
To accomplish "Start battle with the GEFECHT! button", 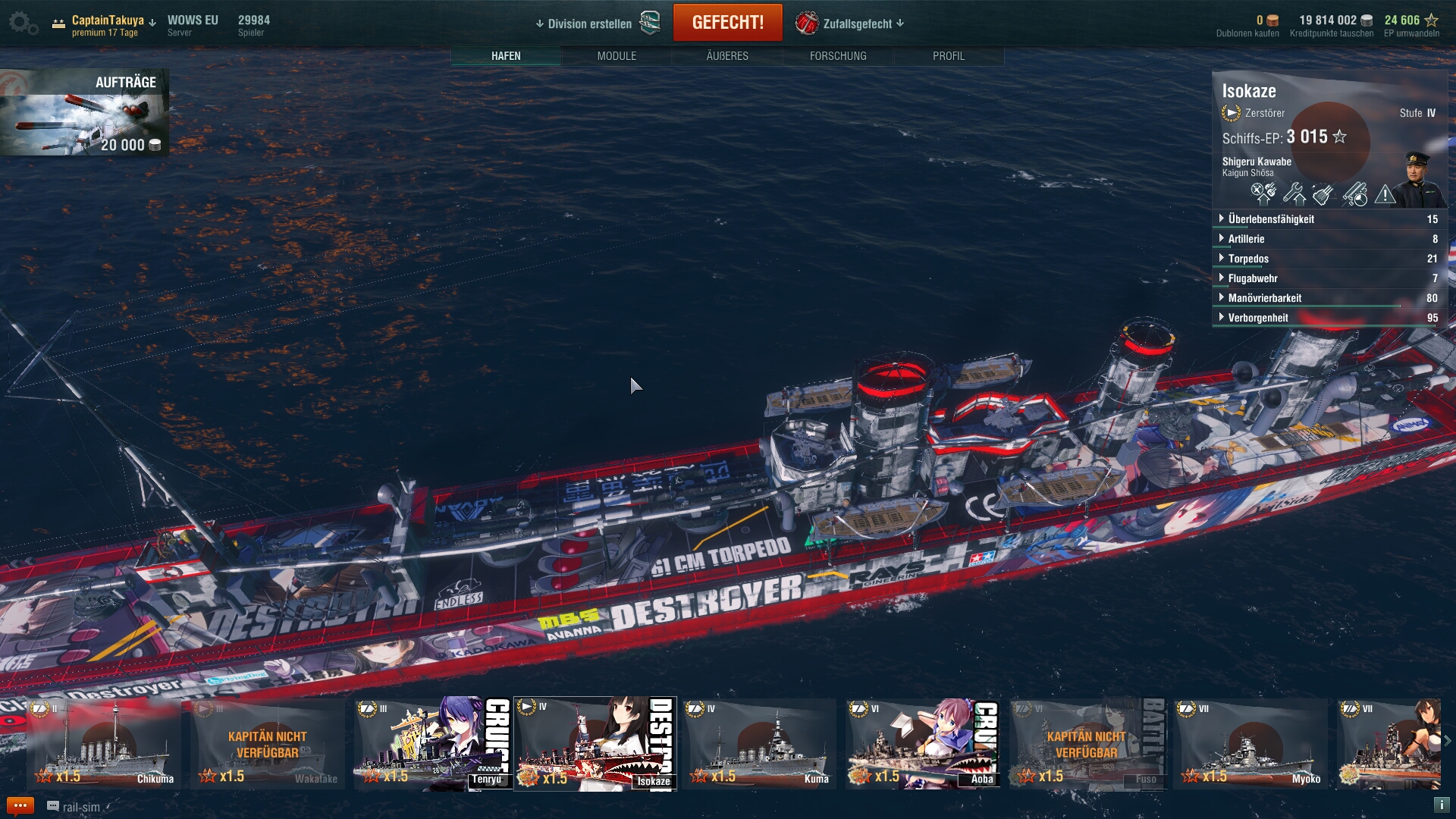I will [727, 23].
